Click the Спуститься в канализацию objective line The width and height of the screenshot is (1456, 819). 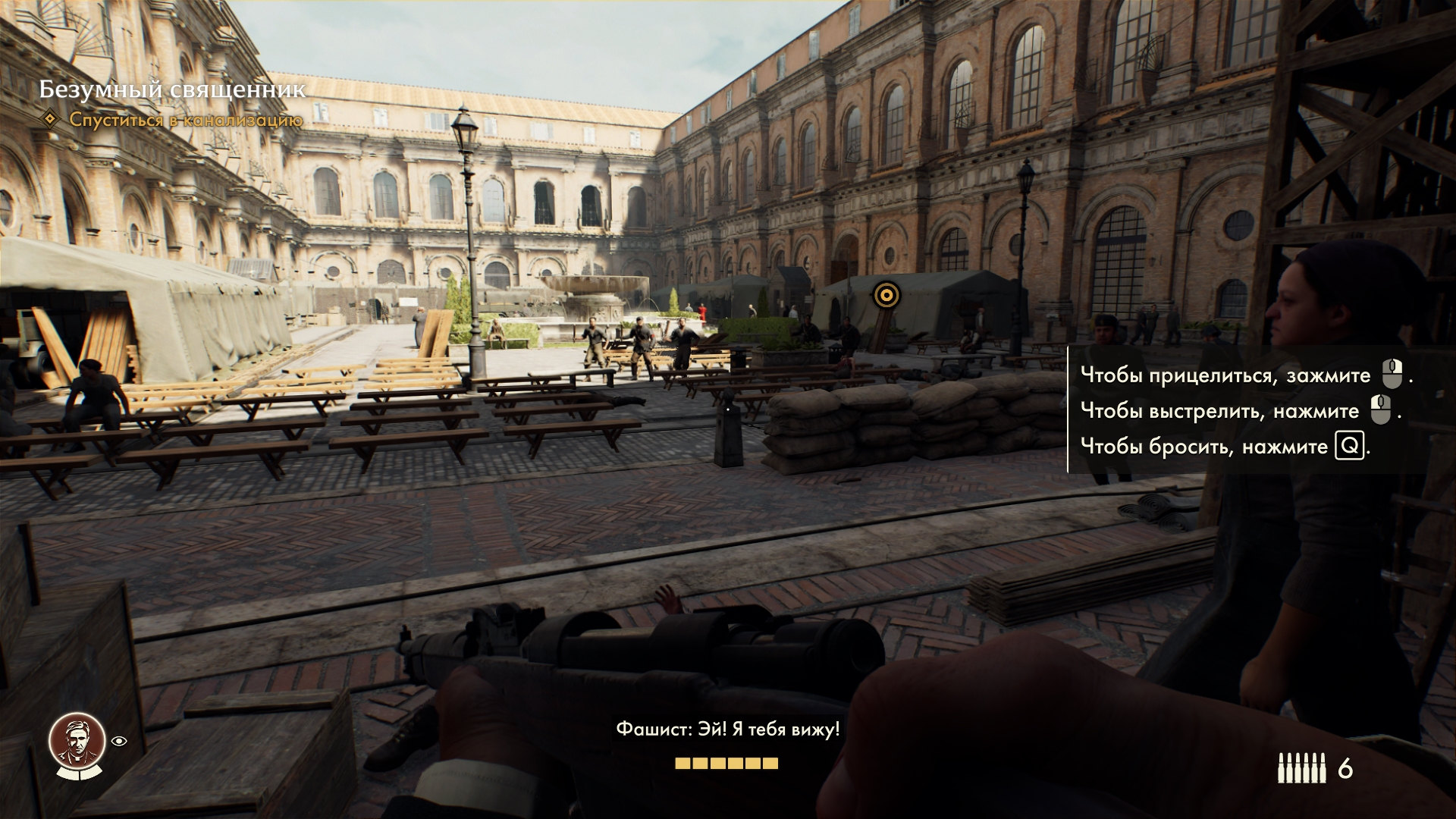click(186, 120)
